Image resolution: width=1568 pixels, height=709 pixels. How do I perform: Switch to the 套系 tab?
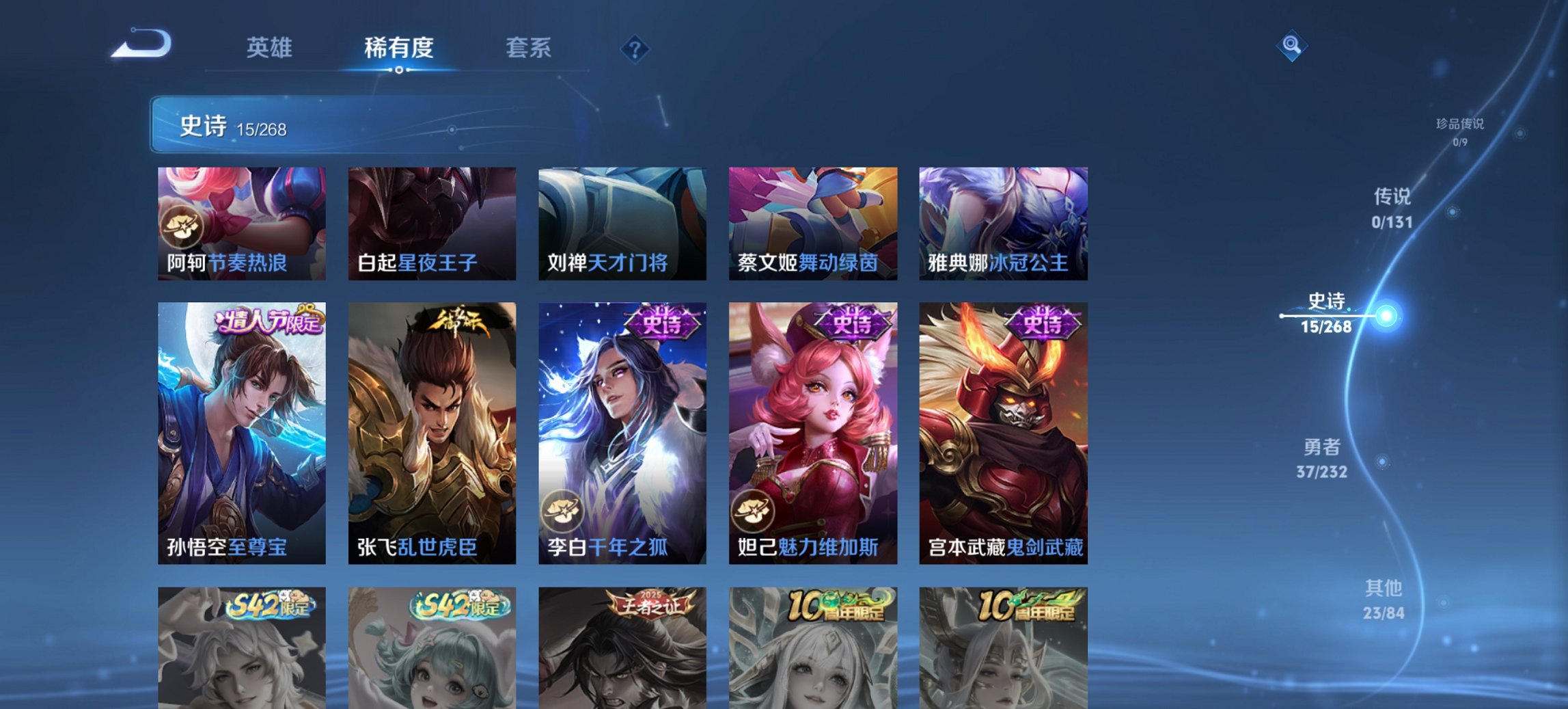tap(528, 48)
